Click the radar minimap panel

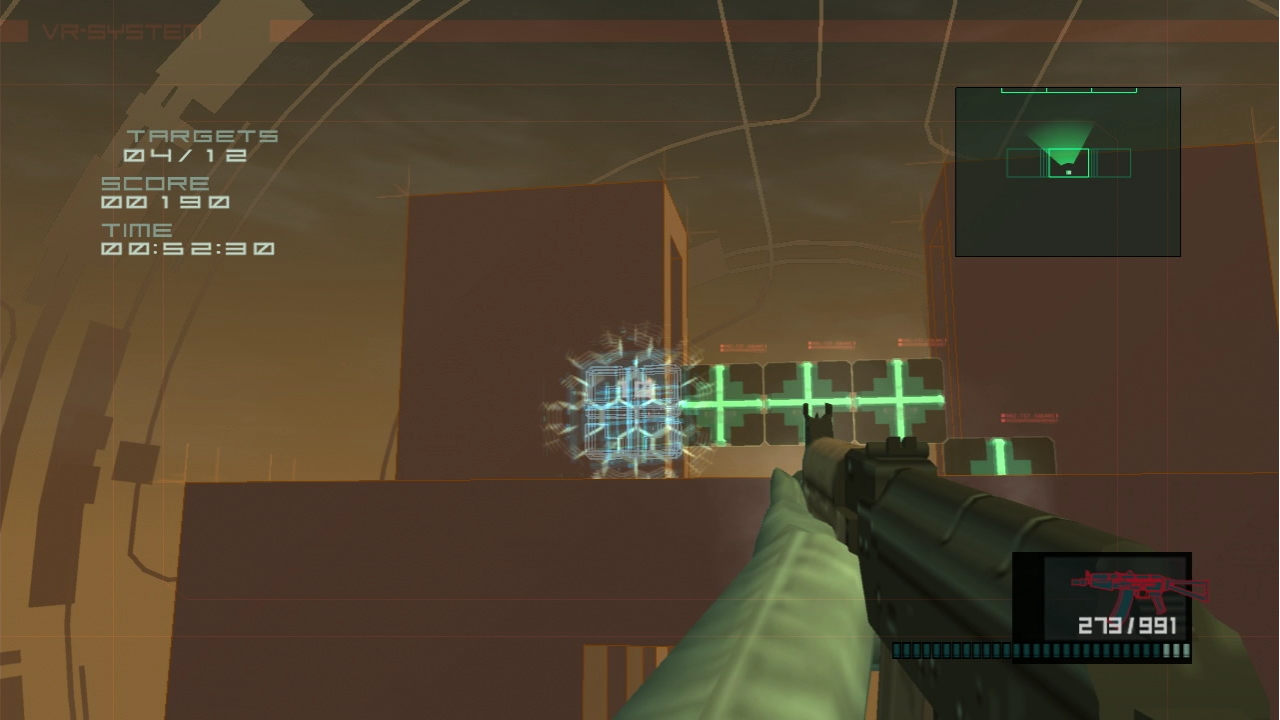point(1067,172)
